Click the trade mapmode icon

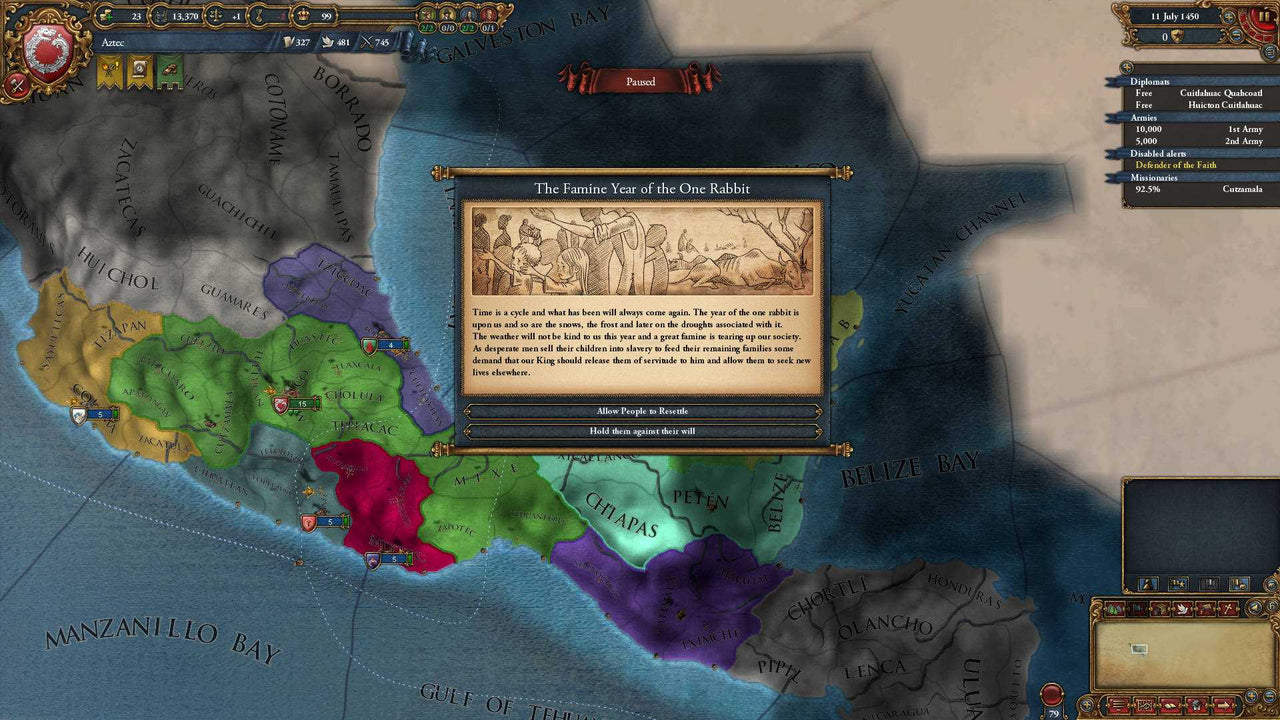tap(1161, 608)
